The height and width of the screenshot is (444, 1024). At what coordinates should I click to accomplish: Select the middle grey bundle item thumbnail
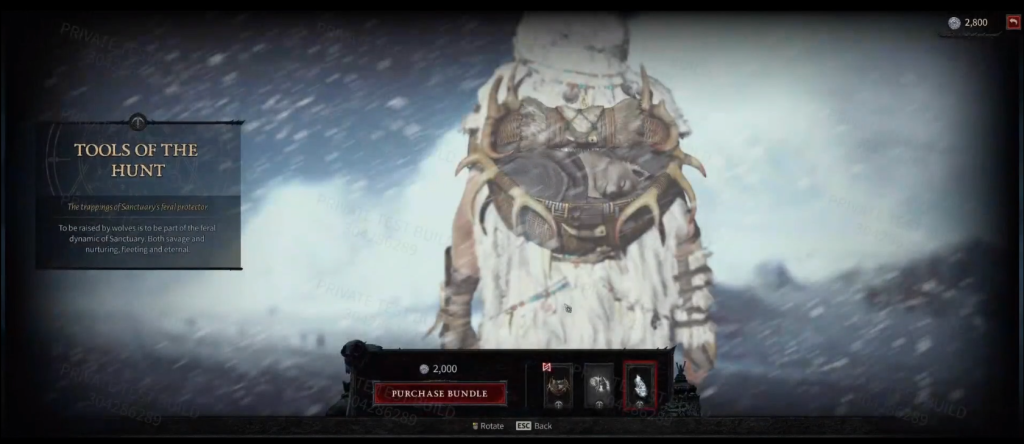pyautogui.click(x=598, y=386)
